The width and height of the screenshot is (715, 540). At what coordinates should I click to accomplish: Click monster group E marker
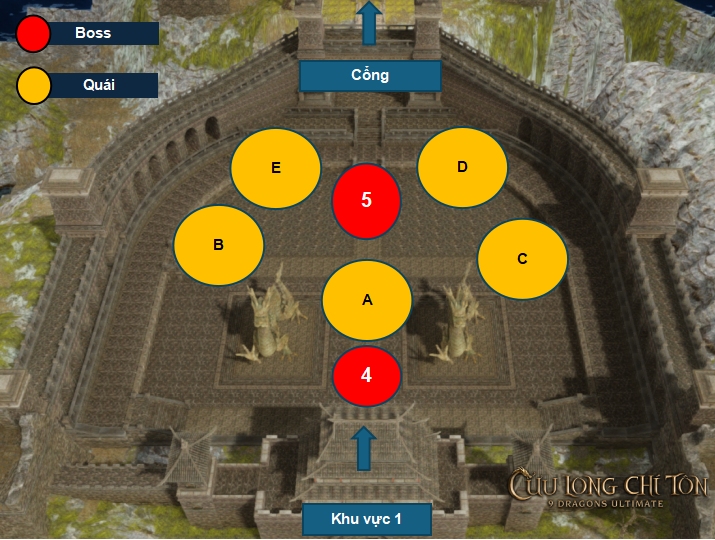(276, 168)
